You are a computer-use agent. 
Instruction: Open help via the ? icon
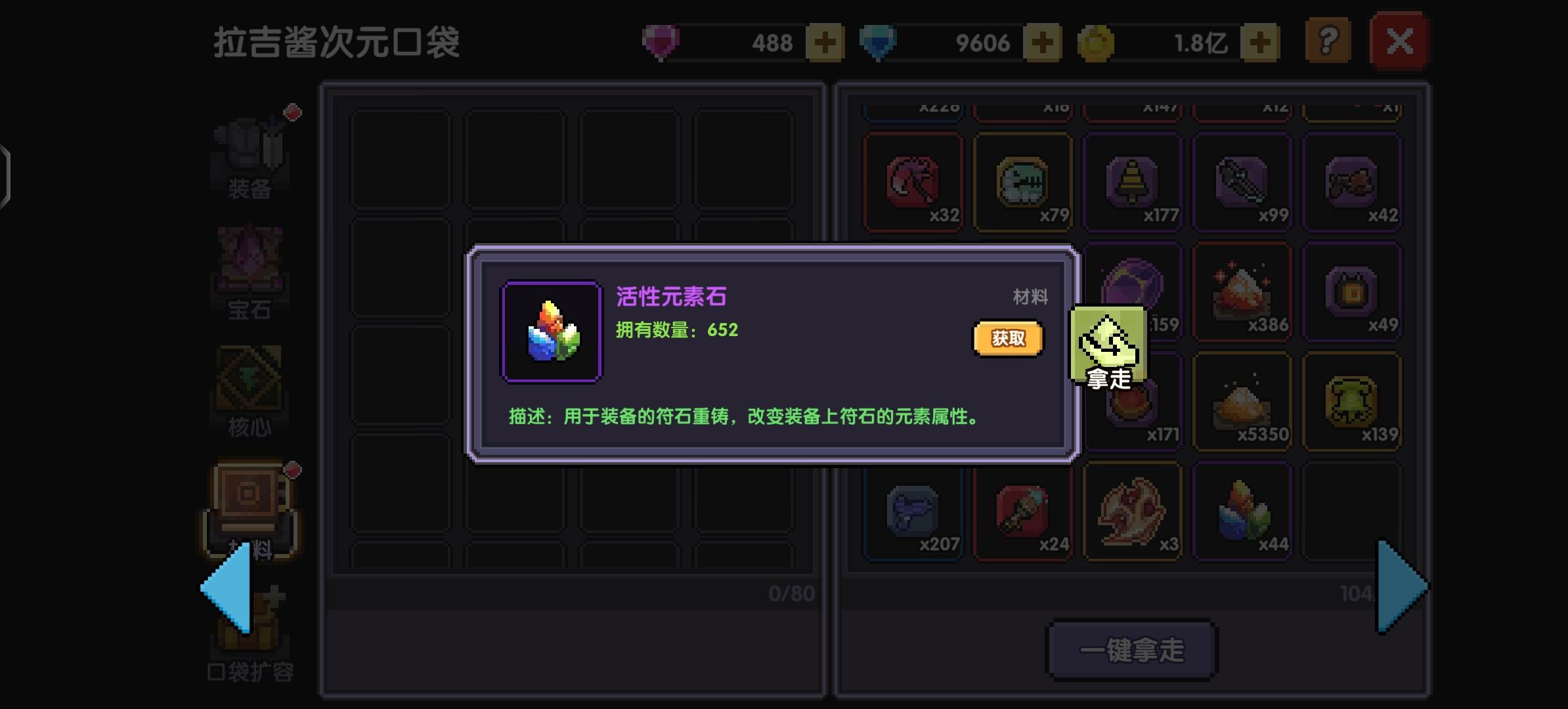(x=1326, y=41)
